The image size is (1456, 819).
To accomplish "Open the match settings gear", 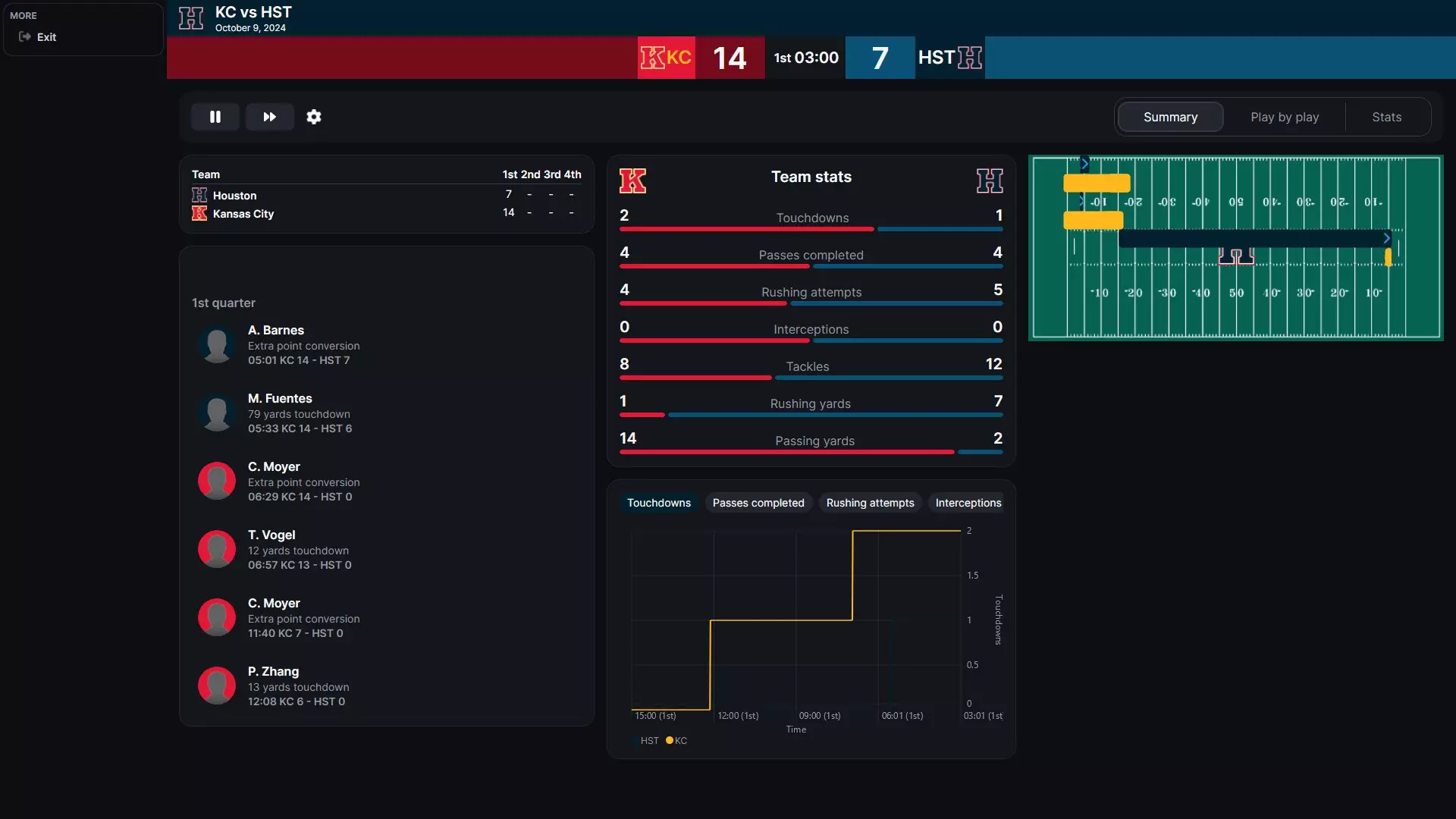I will point(314,117).
